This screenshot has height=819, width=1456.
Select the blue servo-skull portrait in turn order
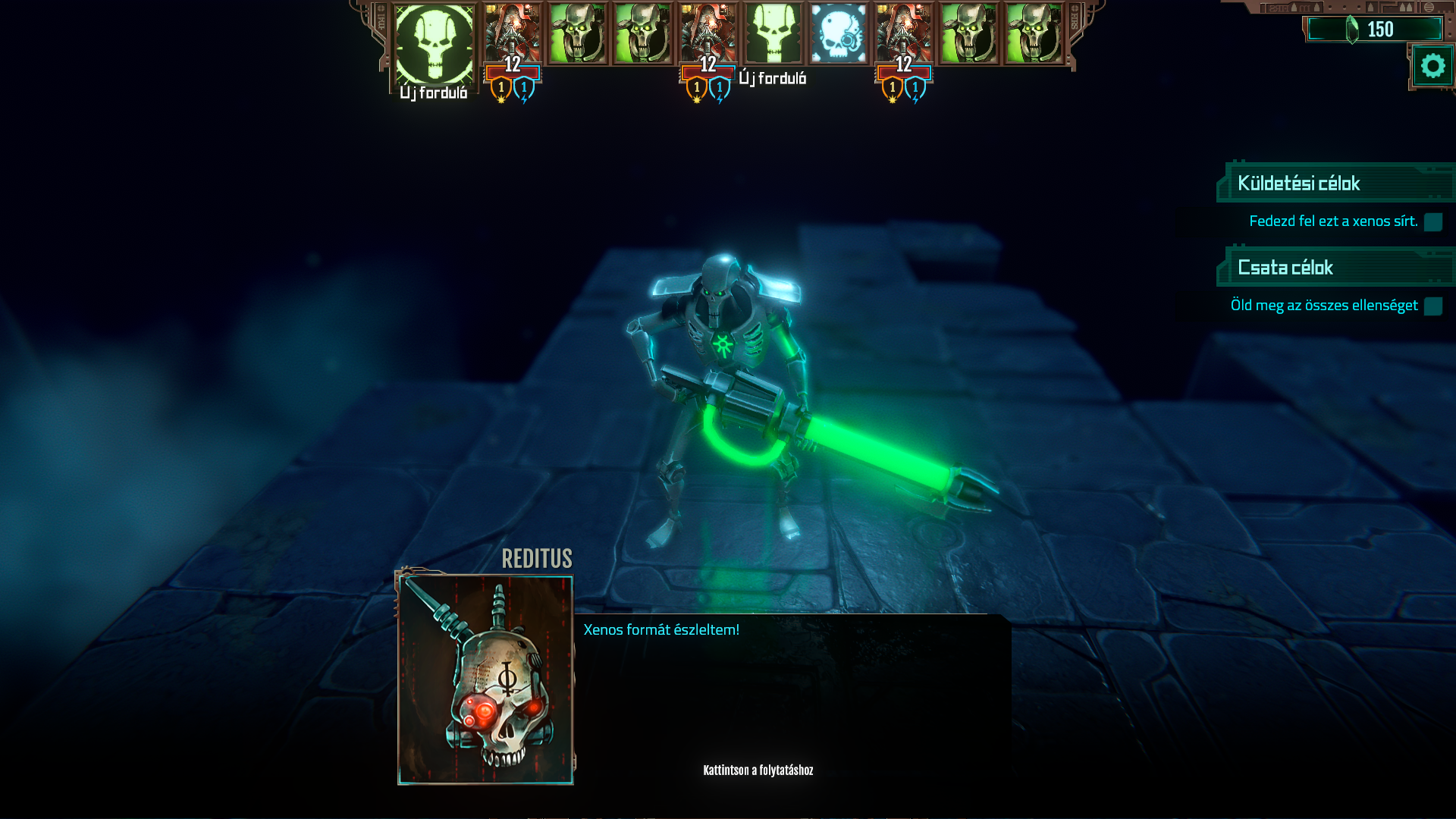[x=838, y=34]
